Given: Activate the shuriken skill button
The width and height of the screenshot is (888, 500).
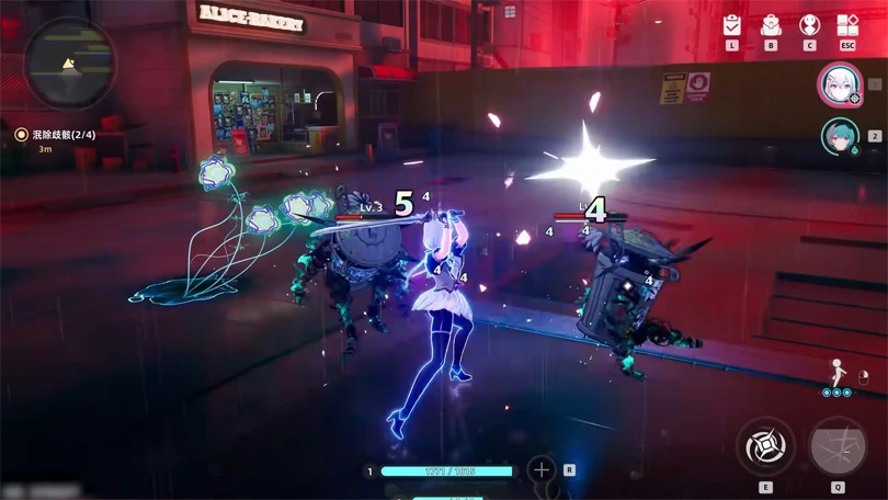Looking at the screenshot, I should pyautogui.click(x=766, y=446).
